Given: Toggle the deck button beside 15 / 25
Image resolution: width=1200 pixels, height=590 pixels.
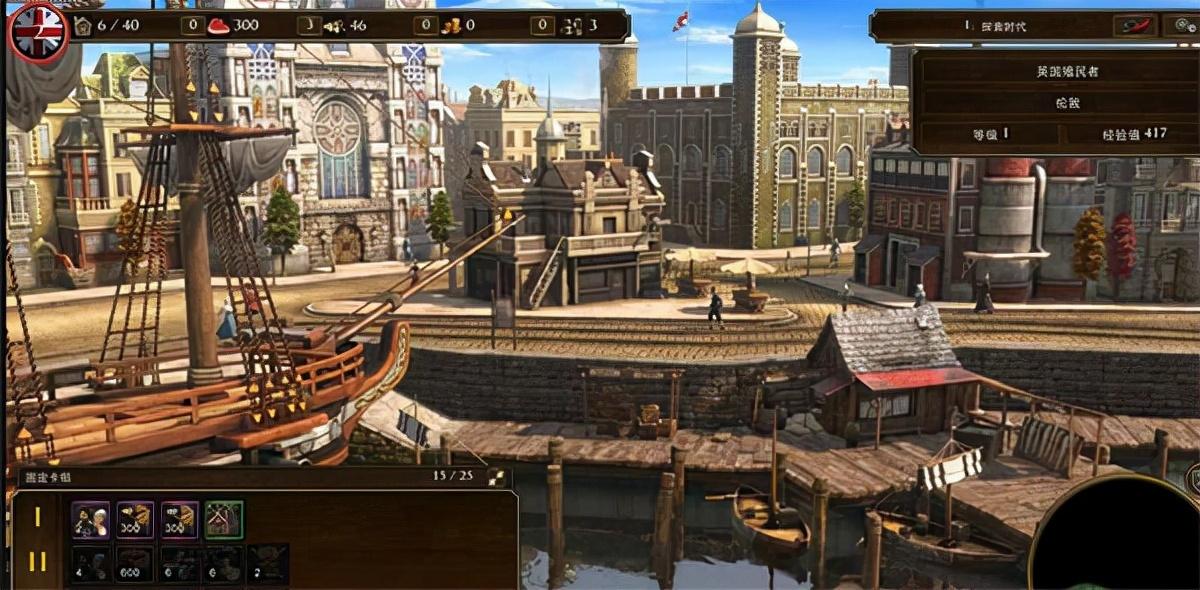Looking at the screenshot, I should (x=494, y=476).
